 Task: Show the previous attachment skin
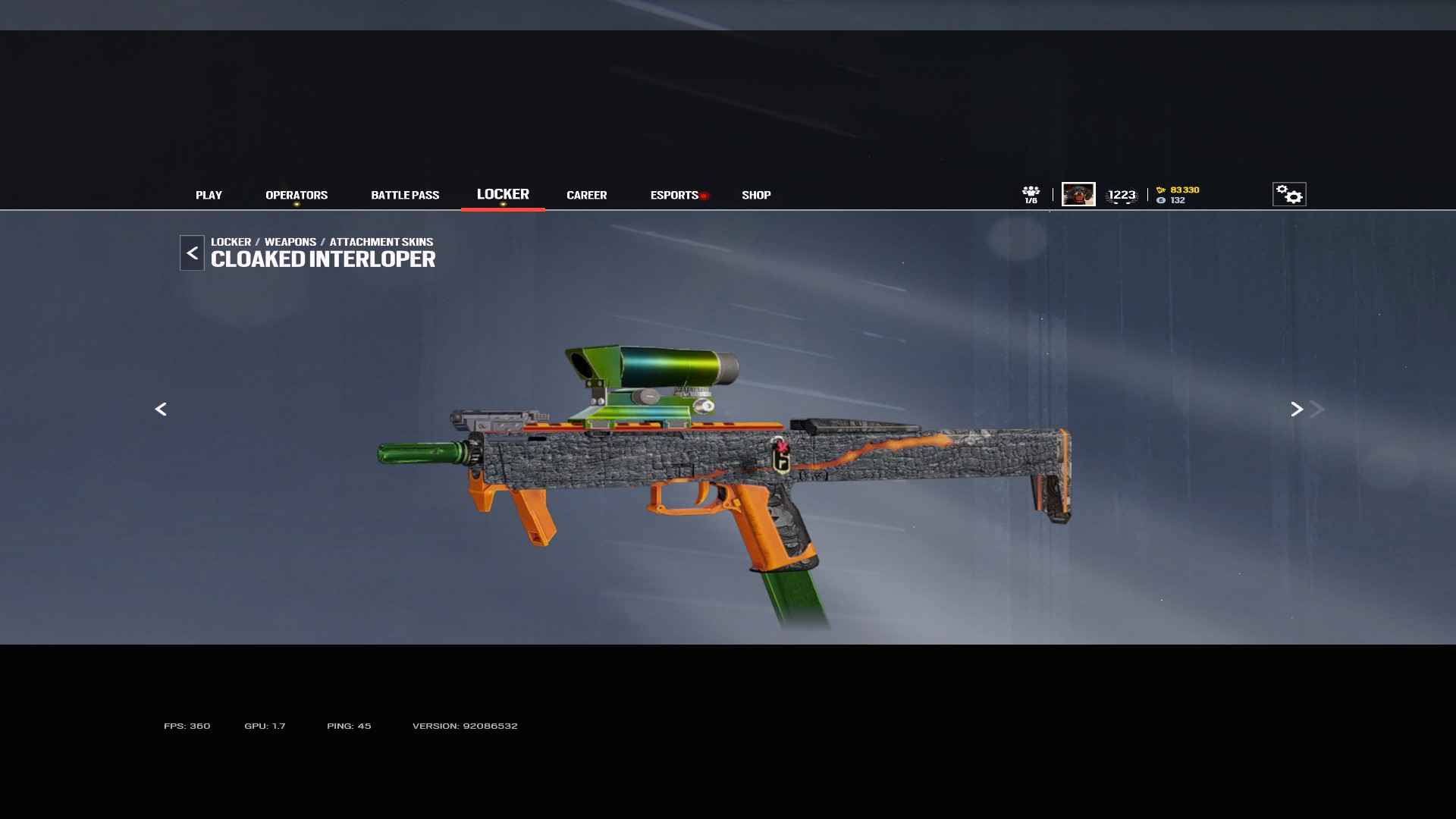161,409
